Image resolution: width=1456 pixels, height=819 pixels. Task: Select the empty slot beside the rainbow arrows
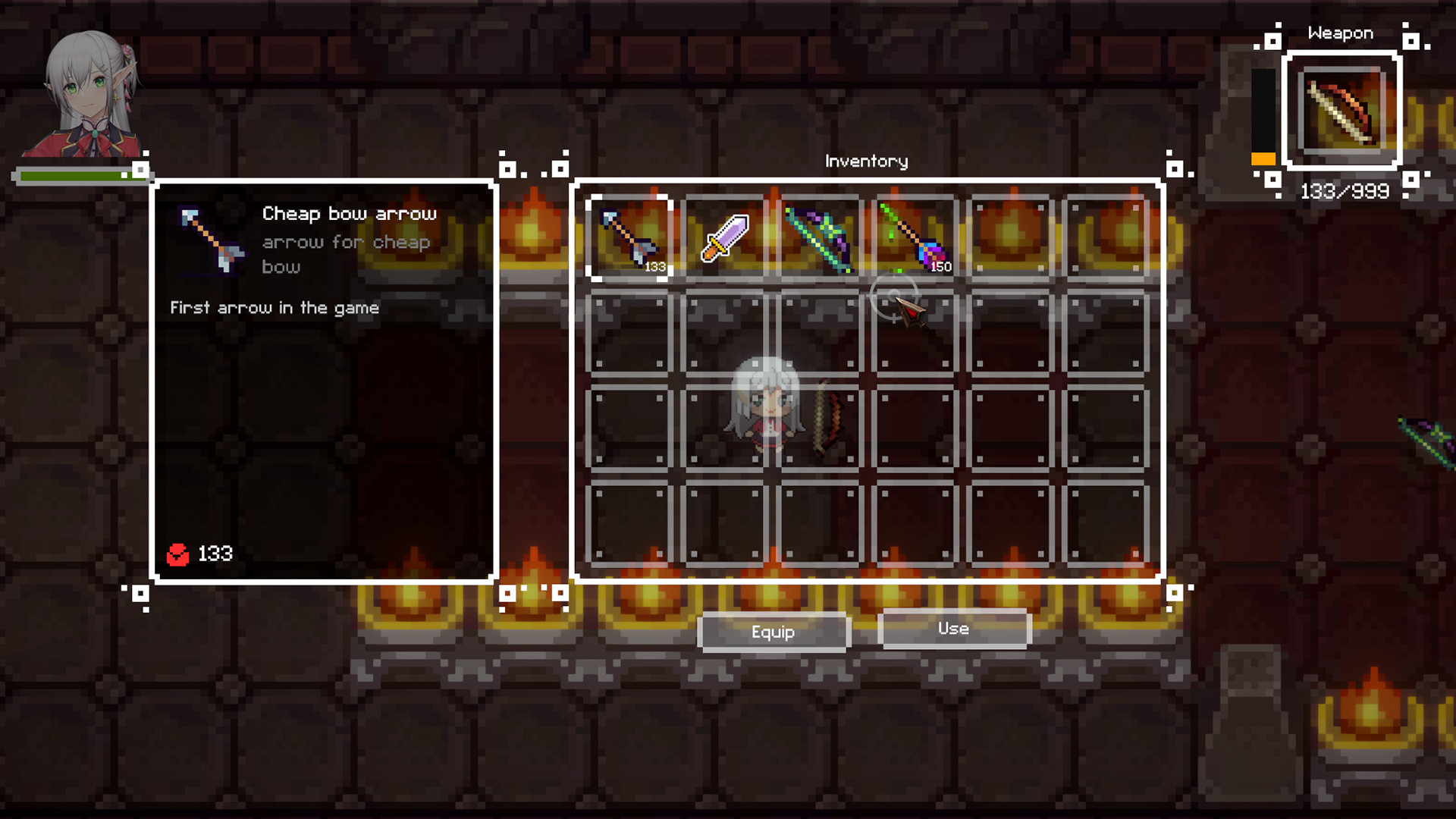click(1009, 237)
